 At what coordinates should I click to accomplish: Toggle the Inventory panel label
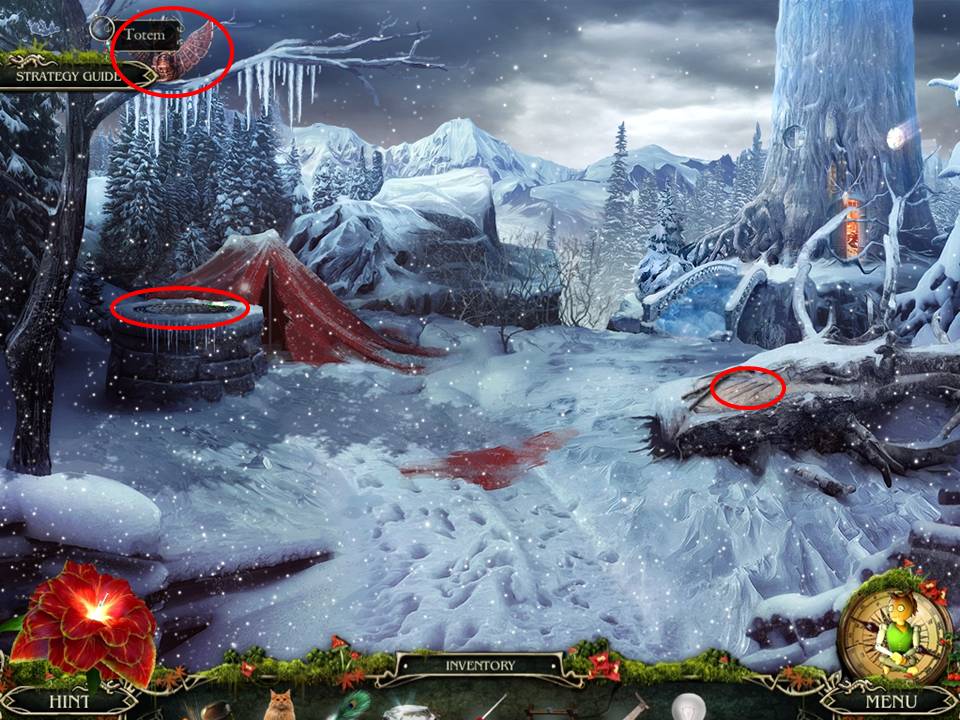(x=481, y=665)
